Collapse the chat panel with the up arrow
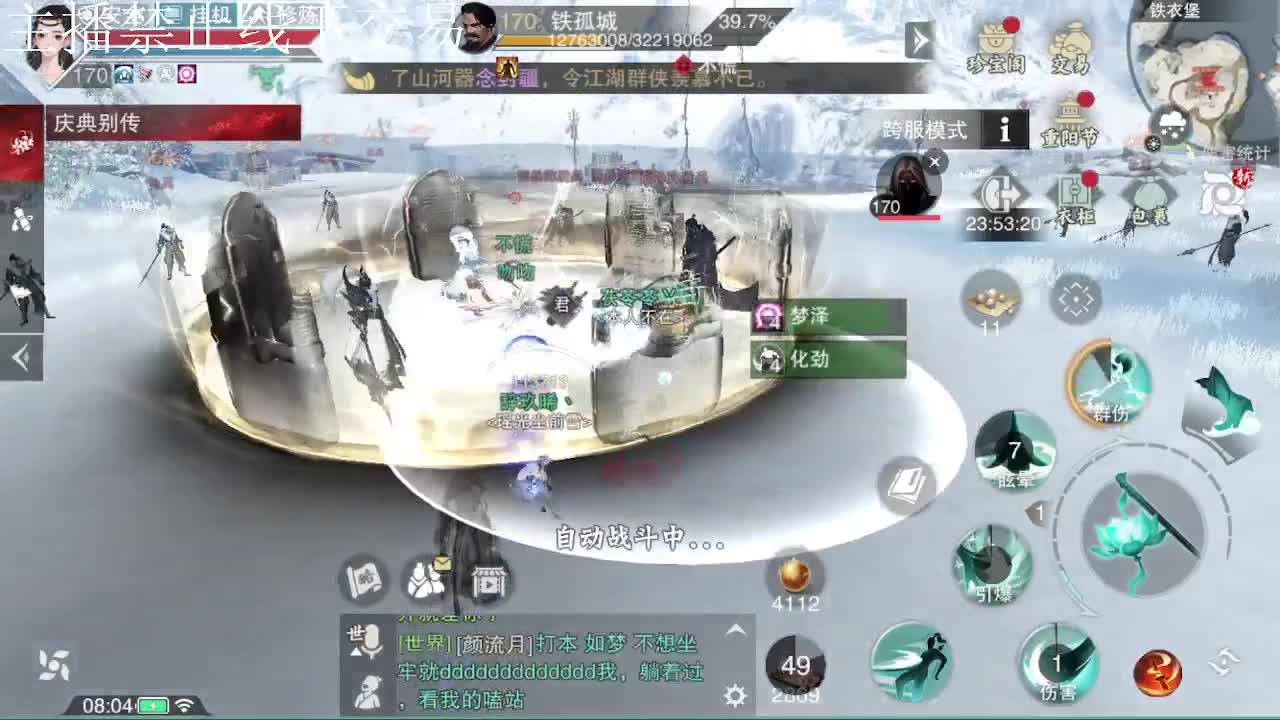The image size is (1280, 720). (735, 632)
